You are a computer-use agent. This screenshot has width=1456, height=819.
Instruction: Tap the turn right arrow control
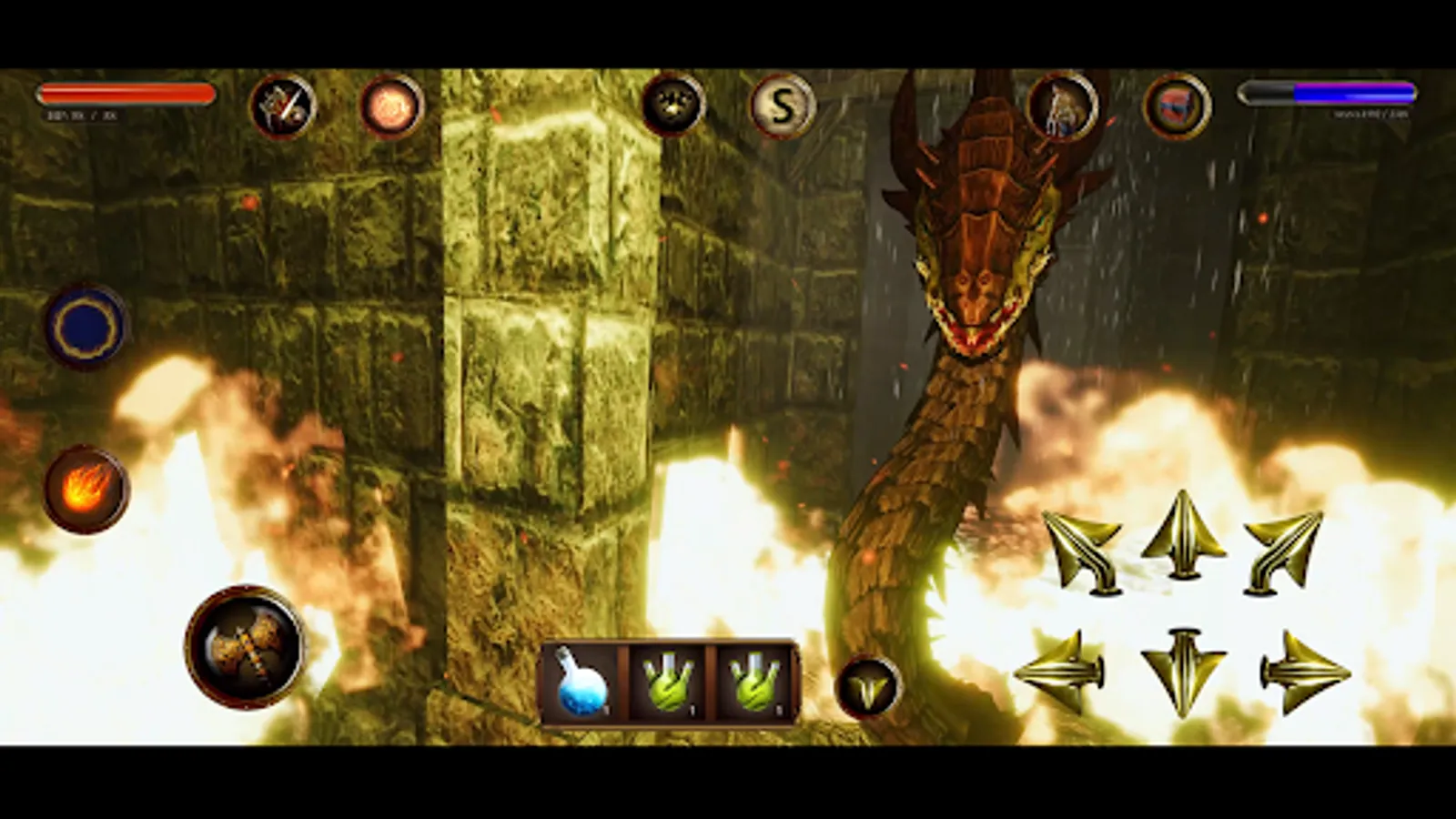tap(1306, 671)
